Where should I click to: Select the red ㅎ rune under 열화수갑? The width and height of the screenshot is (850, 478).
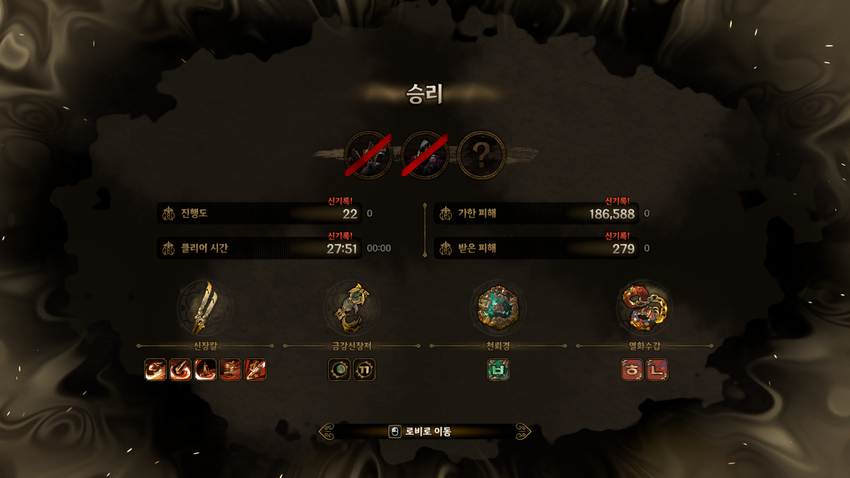coord(632,370)
